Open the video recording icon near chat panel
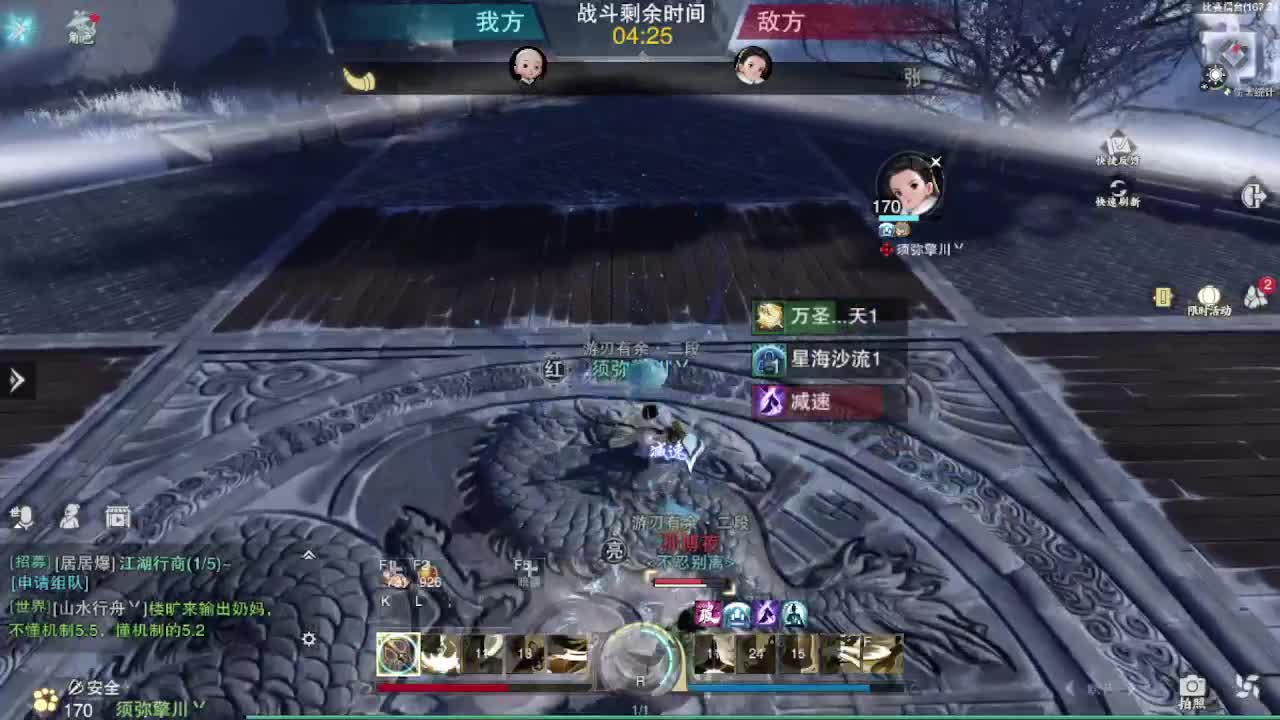 tap(119, 517)
